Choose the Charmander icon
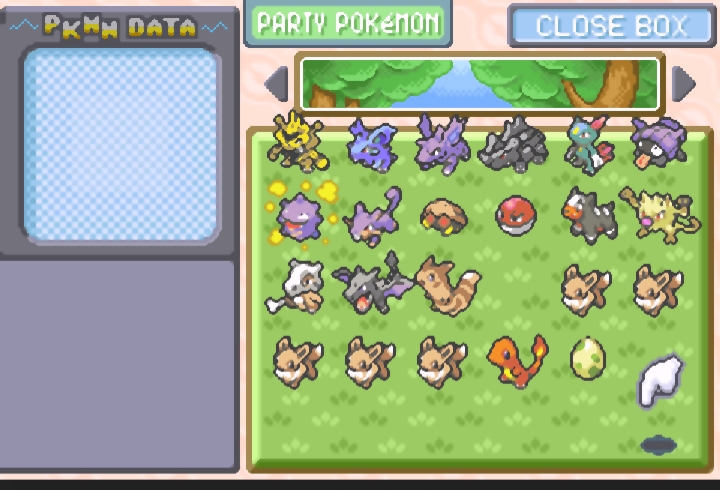Image resolution: width=720 pixels, height=490 pixels. click(x=515, y=360)
